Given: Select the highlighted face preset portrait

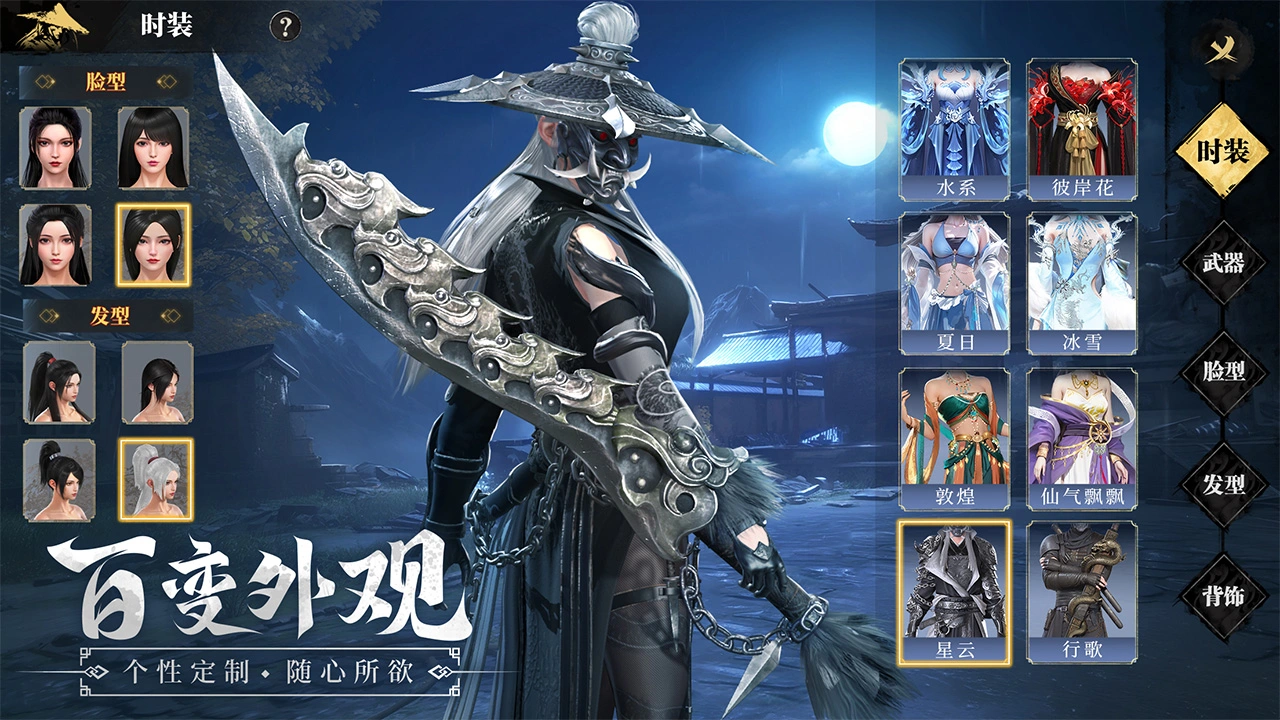Looking at the screenshot, I should 153,245.
